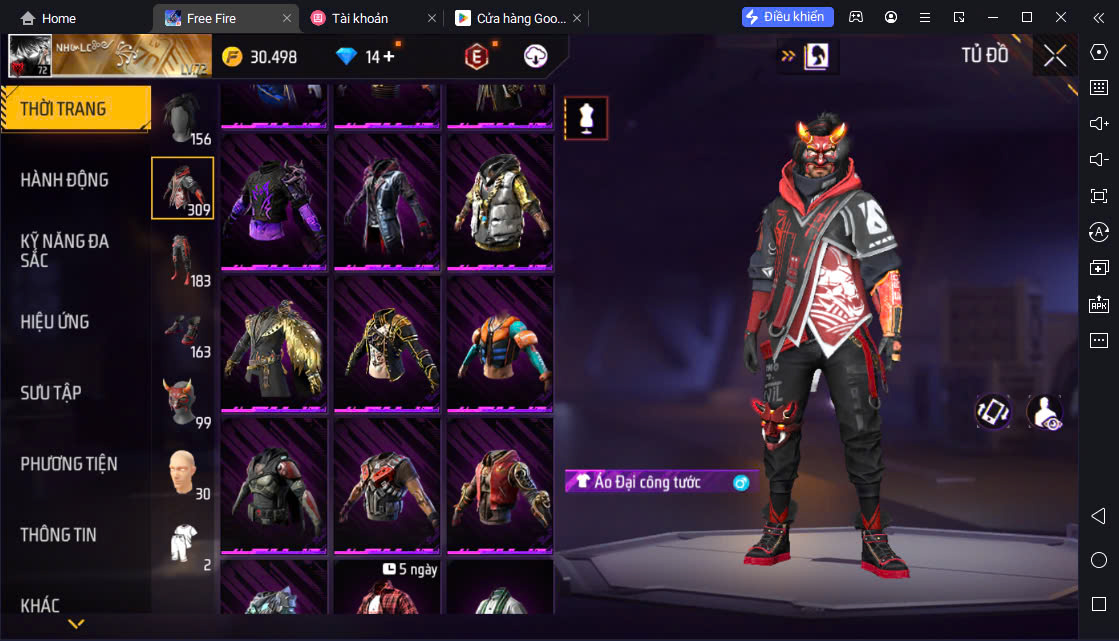Select the bald head face category
This screenshot has width=1119, height=641.
(x=183, y=472)
